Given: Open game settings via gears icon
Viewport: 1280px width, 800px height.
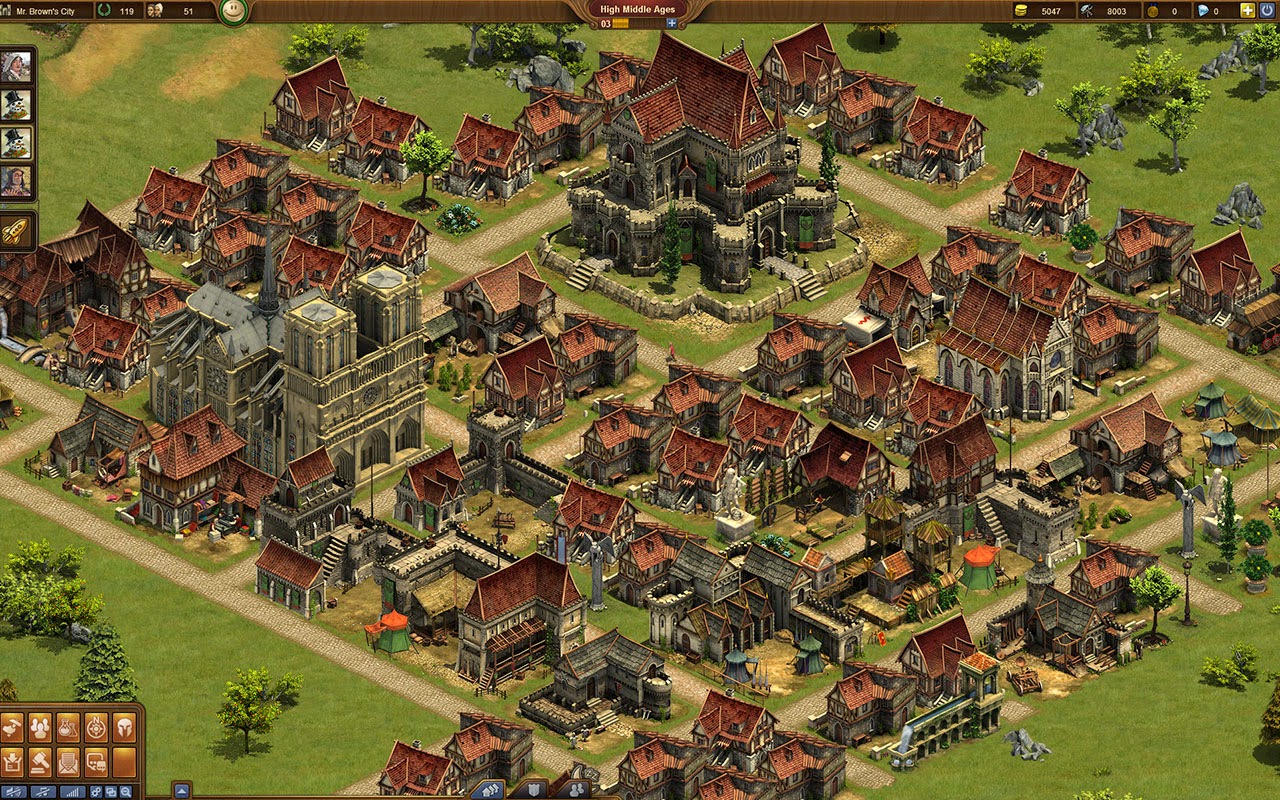Looking at the screenshot, I should coord(96,790).
